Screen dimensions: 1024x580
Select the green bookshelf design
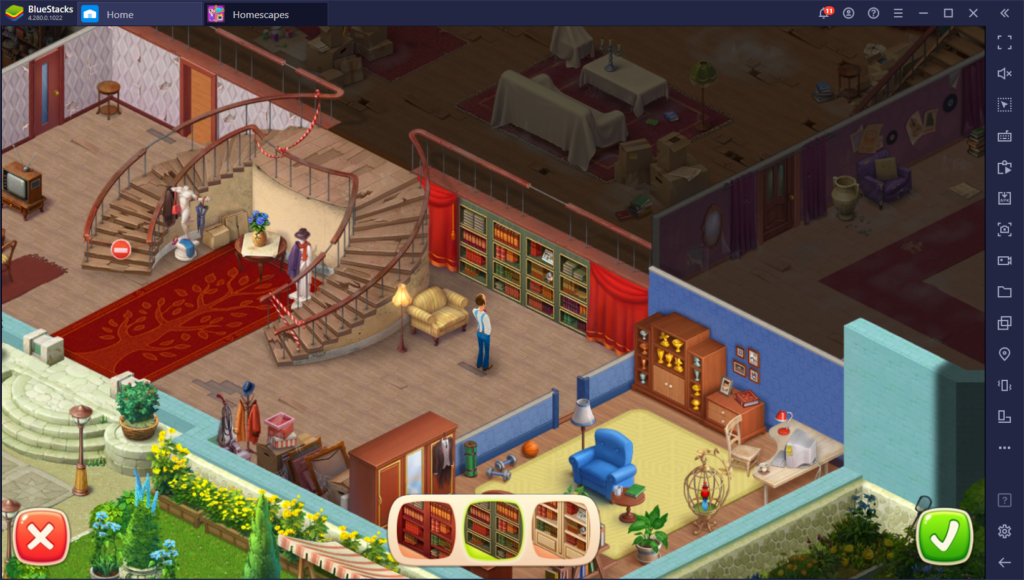tap(493, 527)
